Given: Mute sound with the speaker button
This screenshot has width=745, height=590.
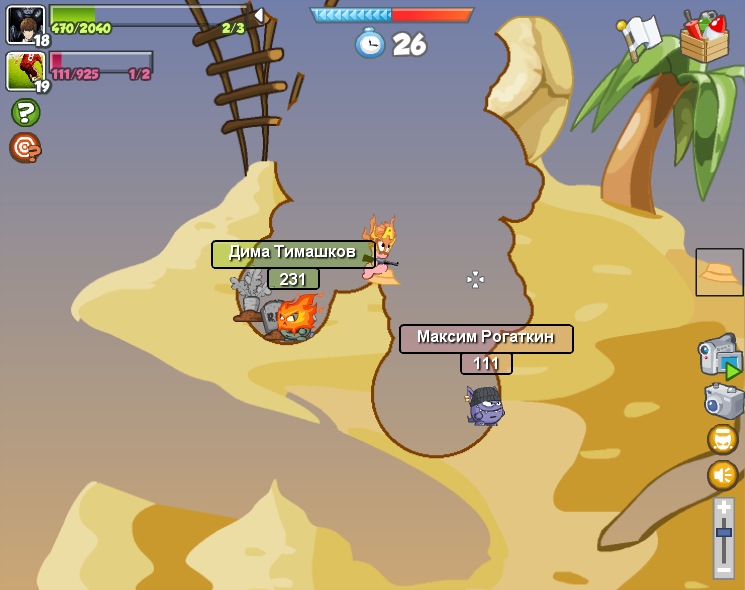Looking at the screenshot, I should click(722, 475).
